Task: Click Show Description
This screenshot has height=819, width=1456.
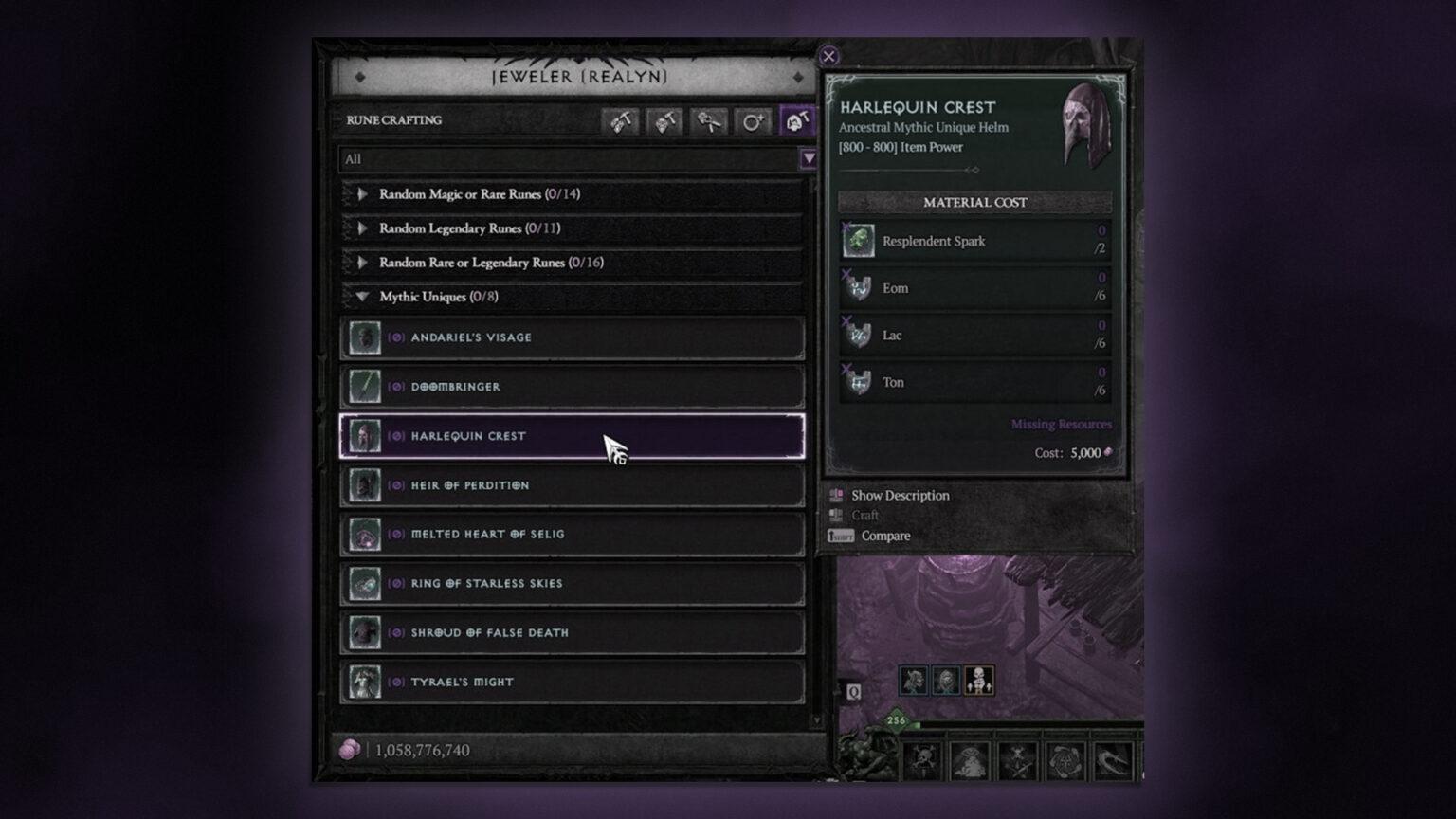Action: coord(899,495)
